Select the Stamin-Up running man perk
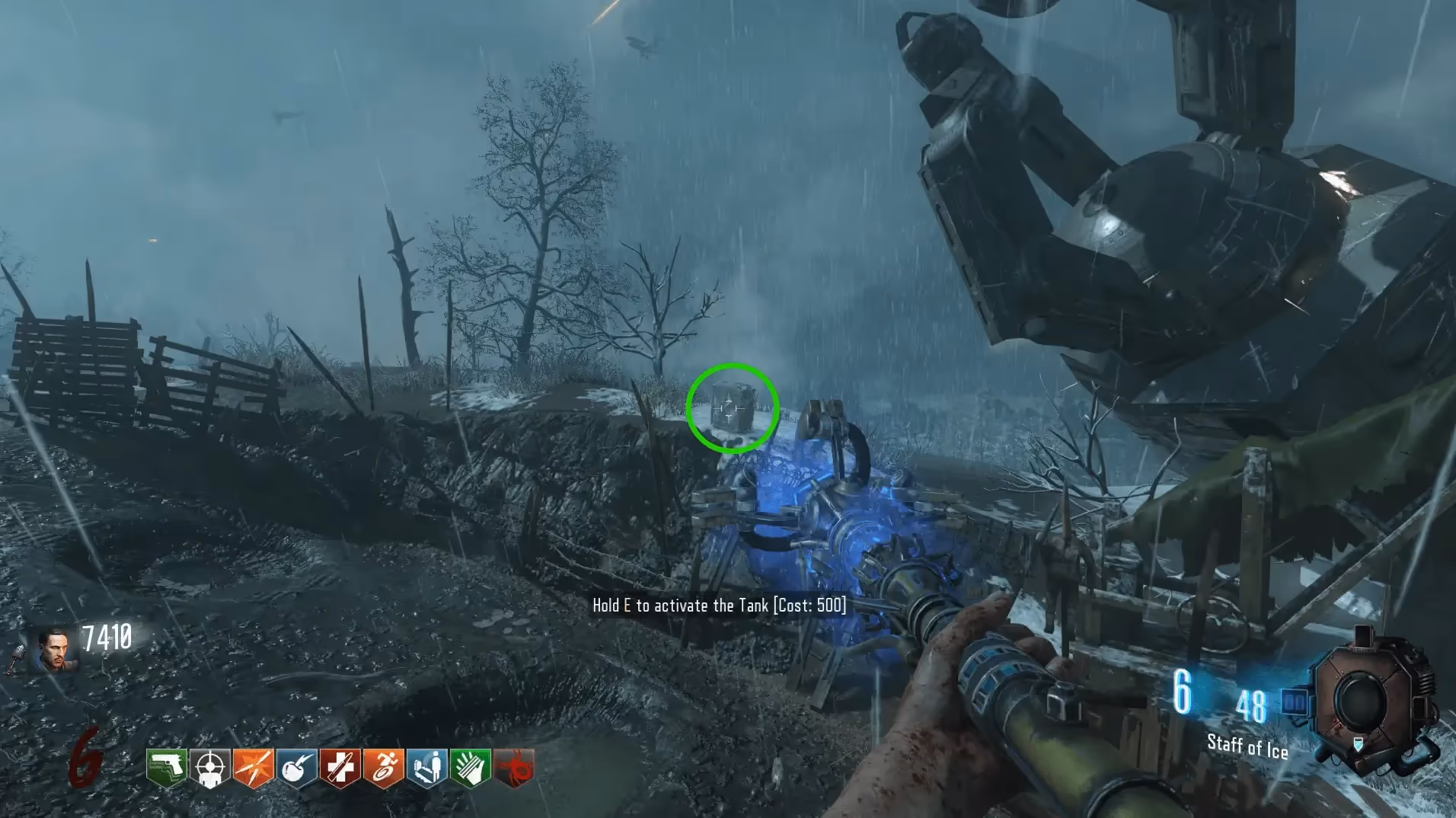The height and width of the screenshot is (818, 1456). coord(383,768)
